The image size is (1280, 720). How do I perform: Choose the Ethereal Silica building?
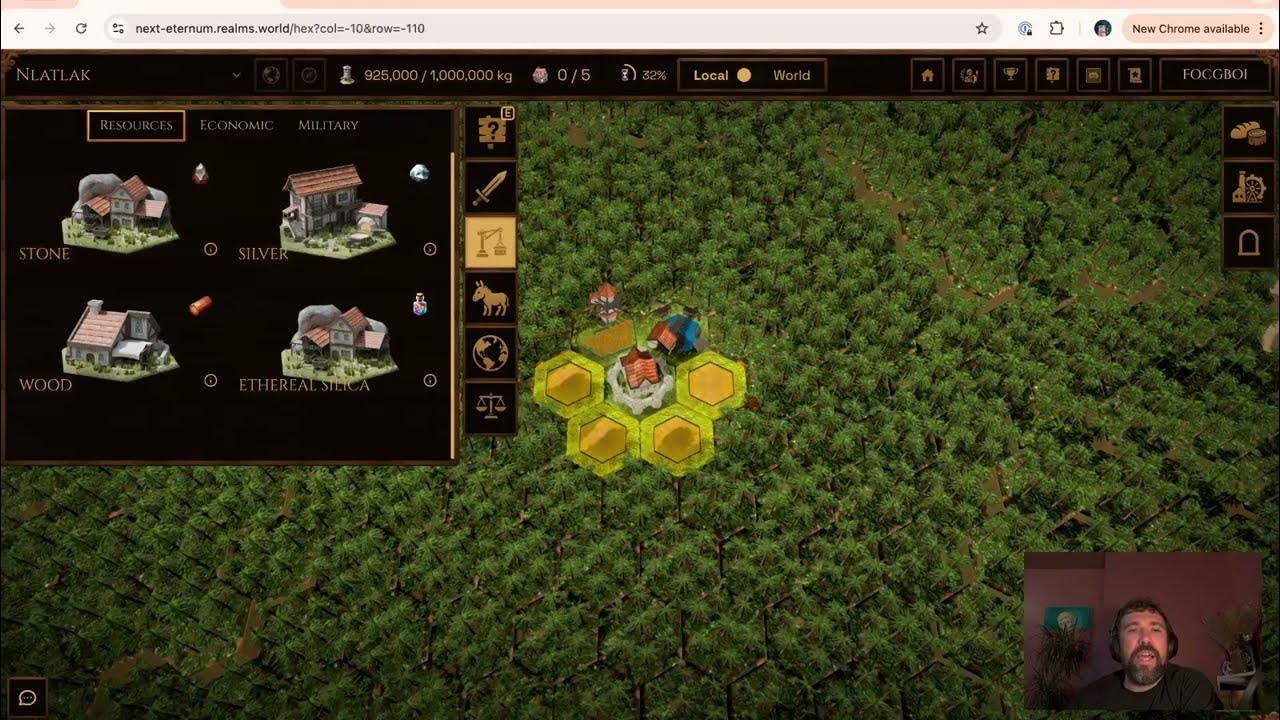[x=340, y=342]
